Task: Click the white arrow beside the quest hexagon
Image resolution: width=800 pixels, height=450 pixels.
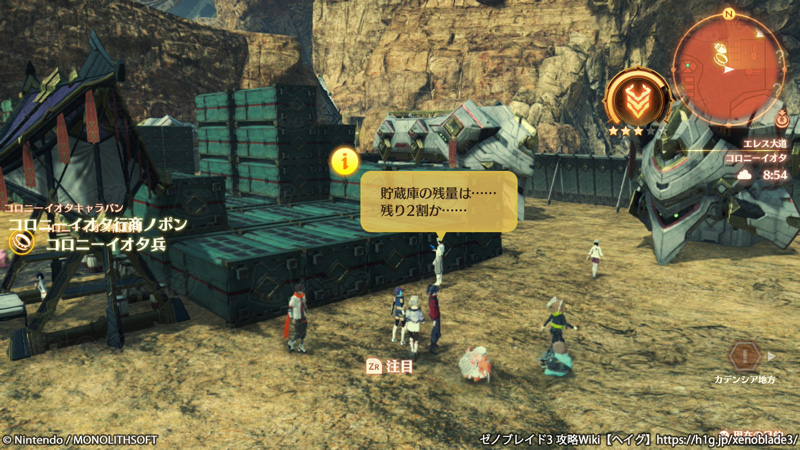Action: 772,355
